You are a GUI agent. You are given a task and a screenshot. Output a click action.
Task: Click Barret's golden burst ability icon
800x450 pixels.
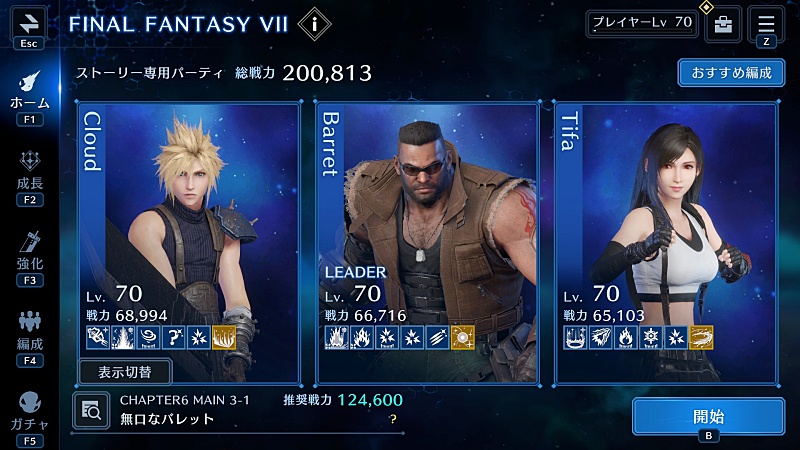coord(462,339)
